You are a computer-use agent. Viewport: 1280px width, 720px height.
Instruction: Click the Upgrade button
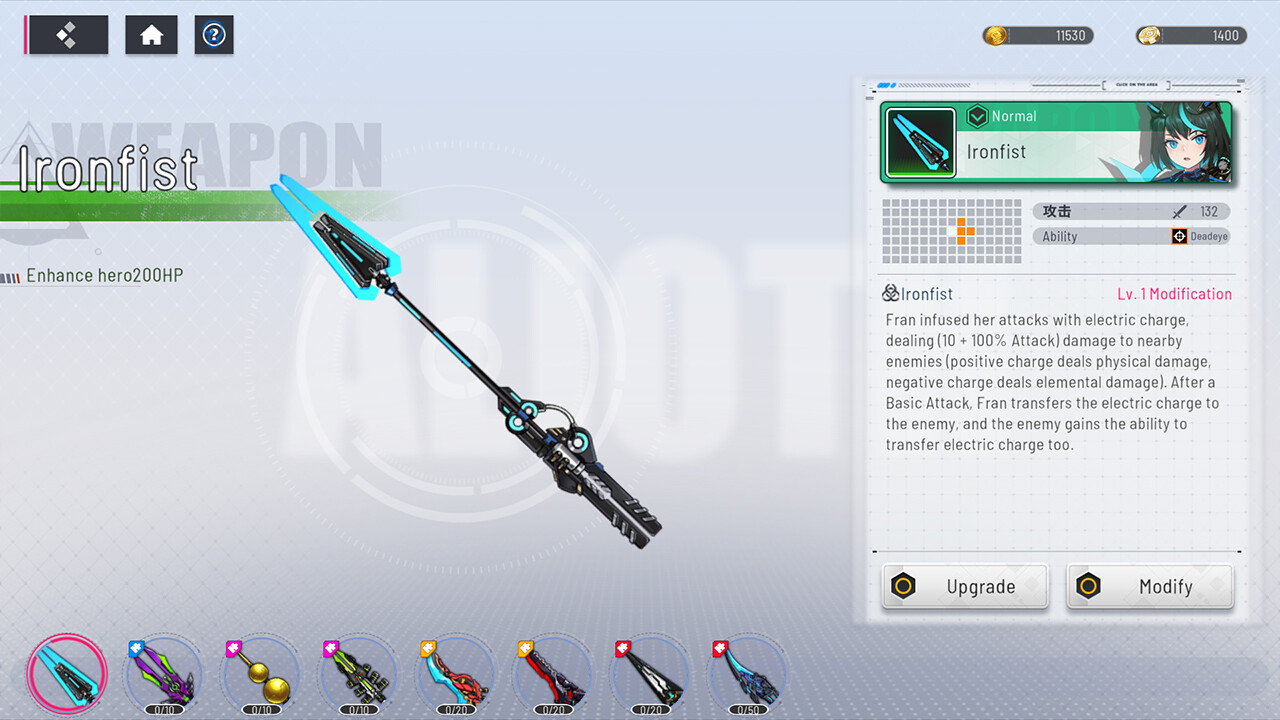pyautogui.click(x=964, y=587)
